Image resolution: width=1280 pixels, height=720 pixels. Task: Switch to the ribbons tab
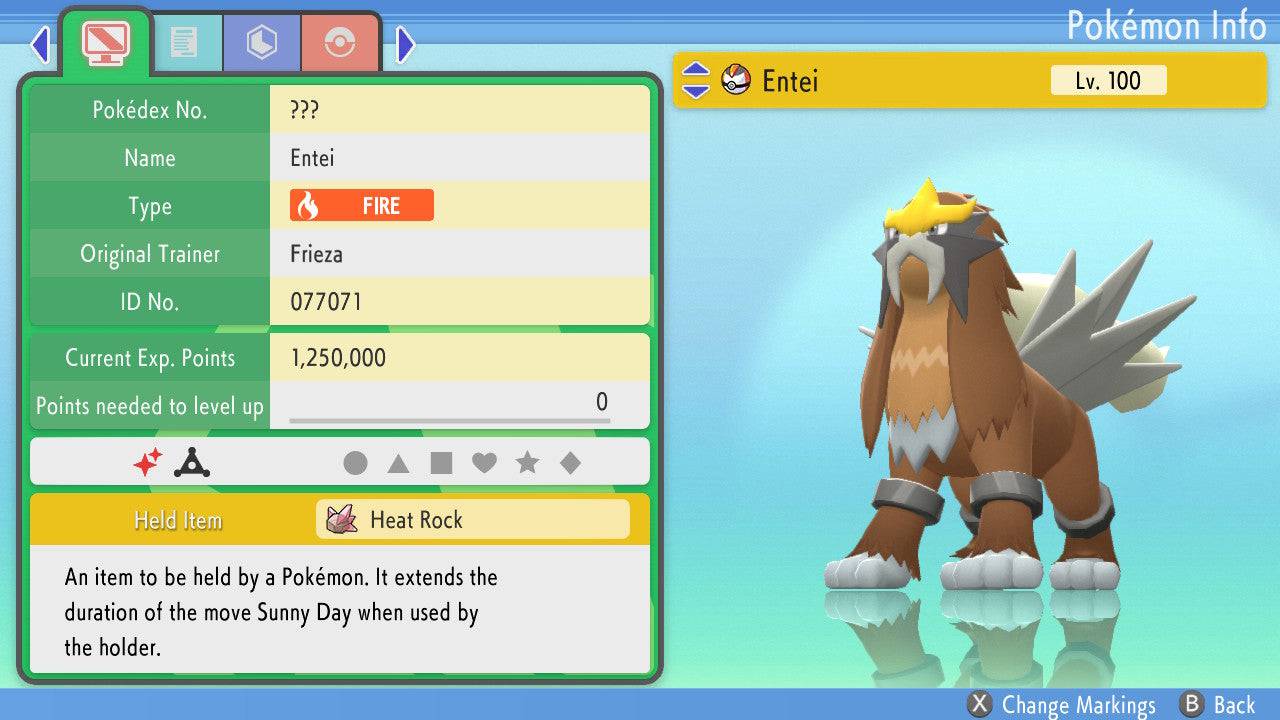(340, 43)
